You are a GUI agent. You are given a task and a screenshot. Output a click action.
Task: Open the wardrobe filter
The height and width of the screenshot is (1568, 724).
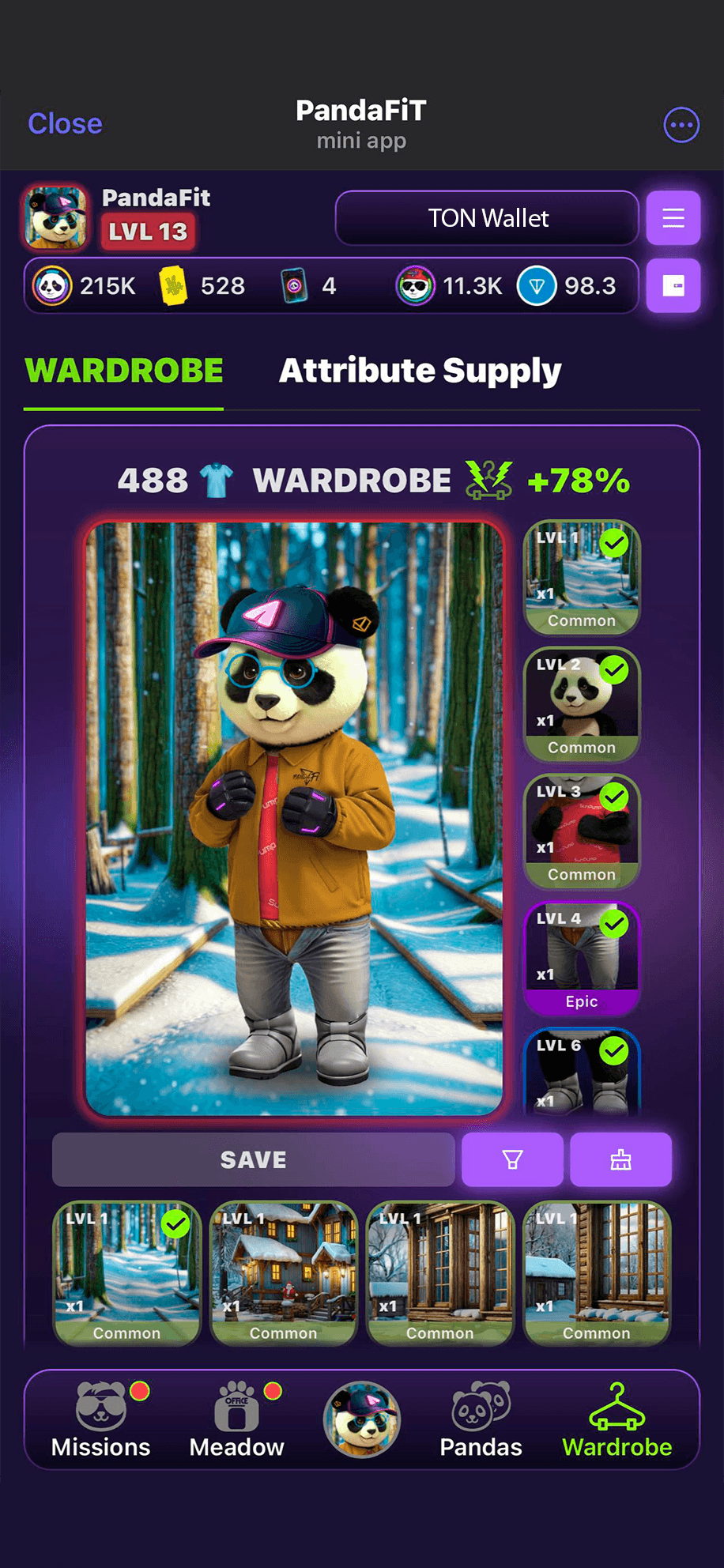(x=512, y=1159)
